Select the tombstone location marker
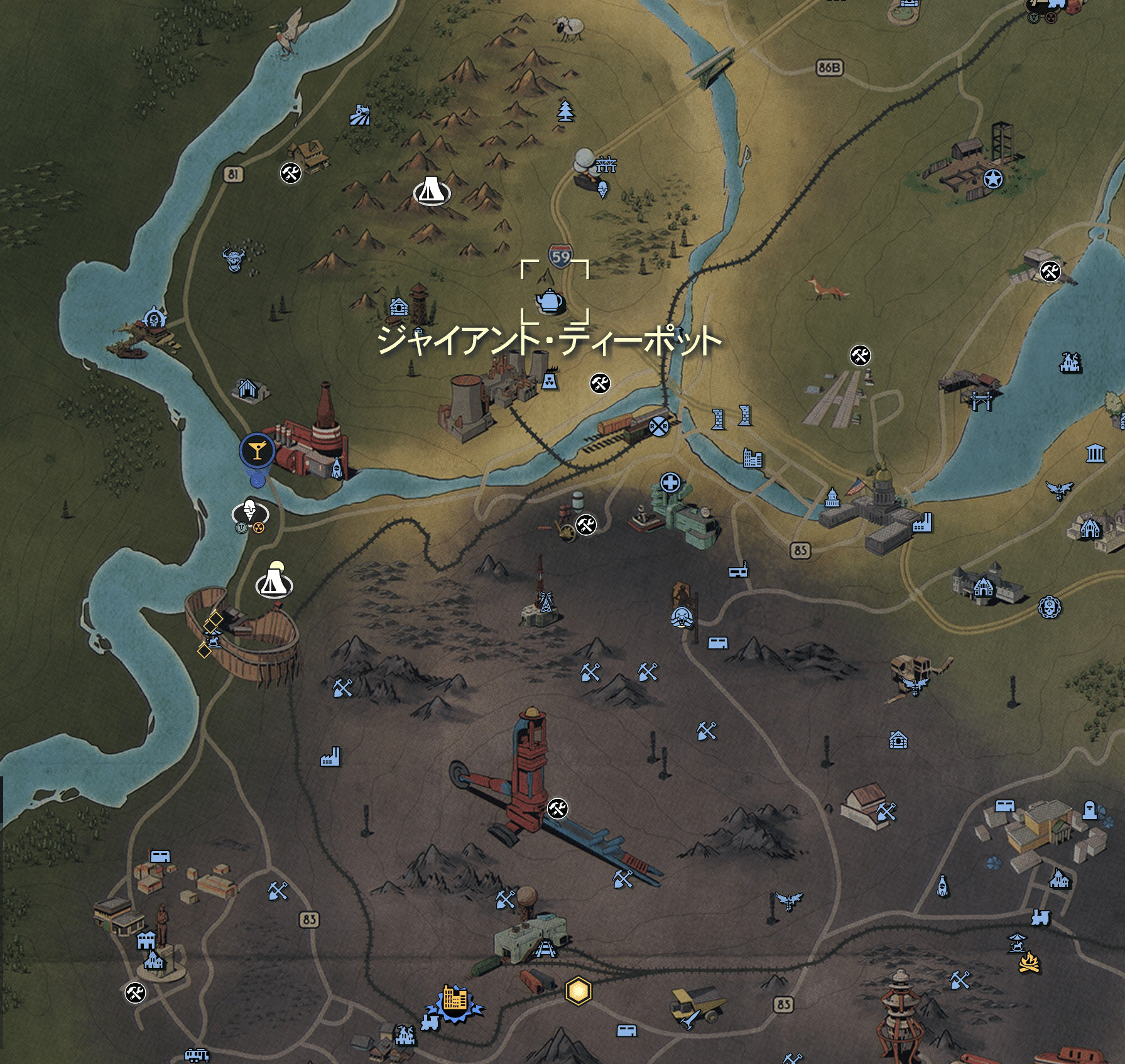1125x1064 pixels. [1090, 810]
